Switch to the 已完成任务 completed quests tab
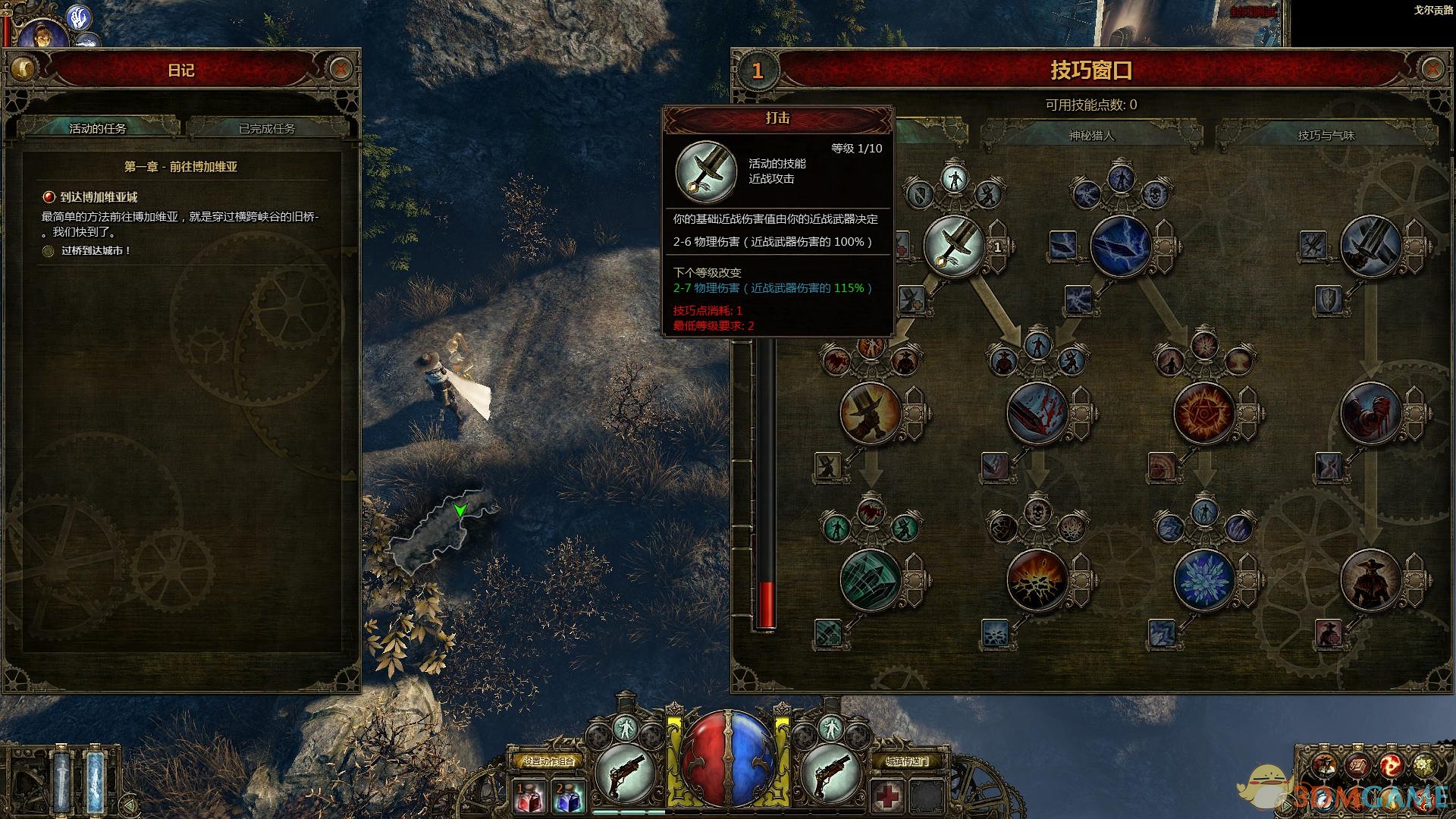Image resolution: width=1456 pixels, height=819 pixels. (267, 128)
